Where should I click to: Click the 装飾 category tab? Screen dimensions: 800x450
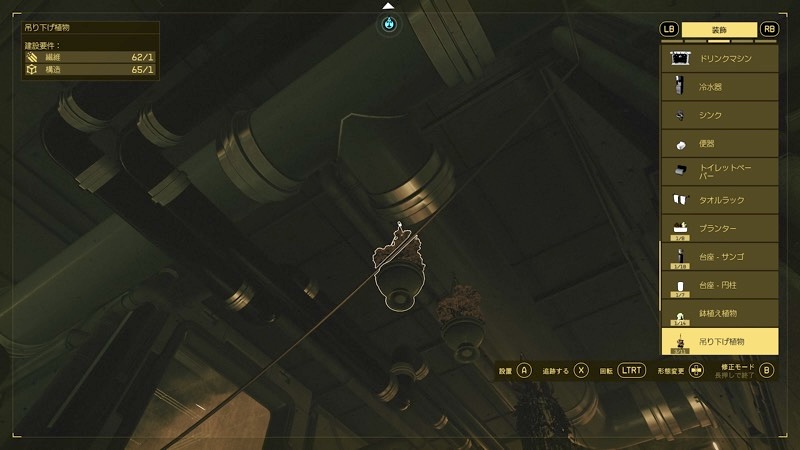(x=719, y=29)
